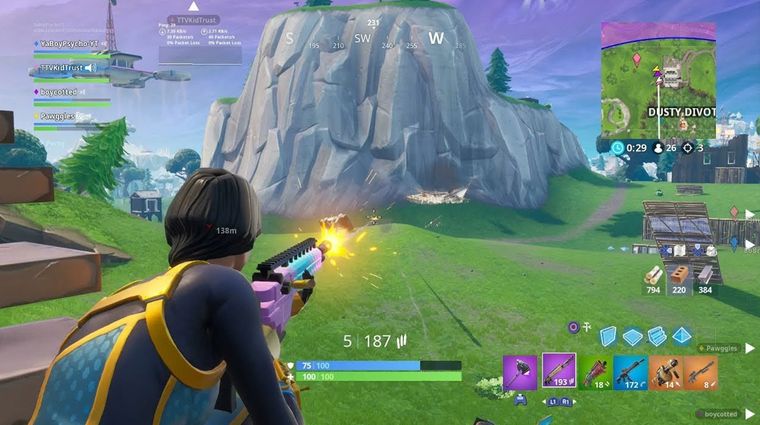The image size is (760, 425).
Task: Select squad member TTVKidTrust in the squad list
Action: click(x=66, y=68)
